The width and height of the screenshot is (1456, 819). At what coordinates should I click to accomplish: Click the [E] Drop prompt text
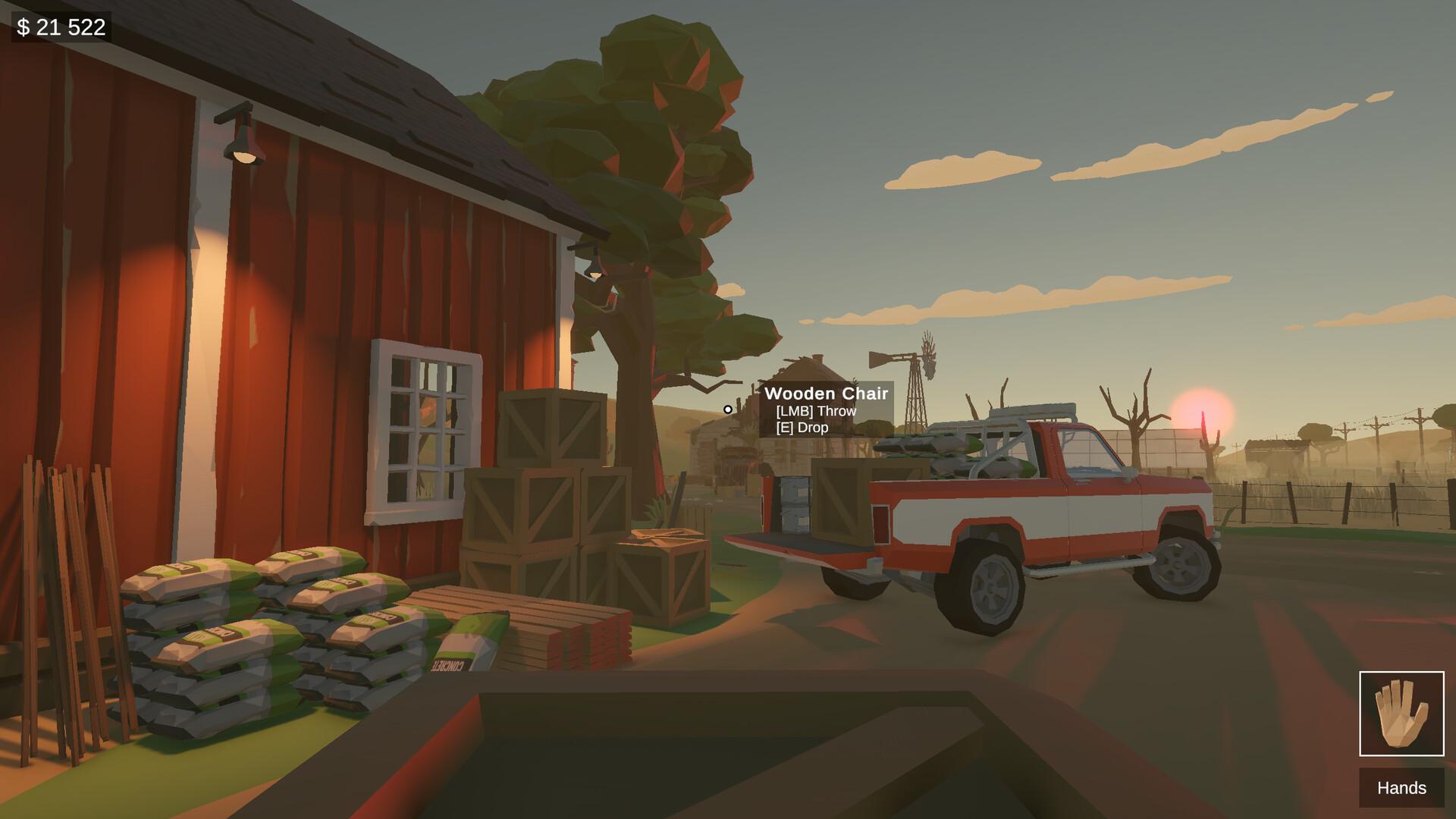802,427
